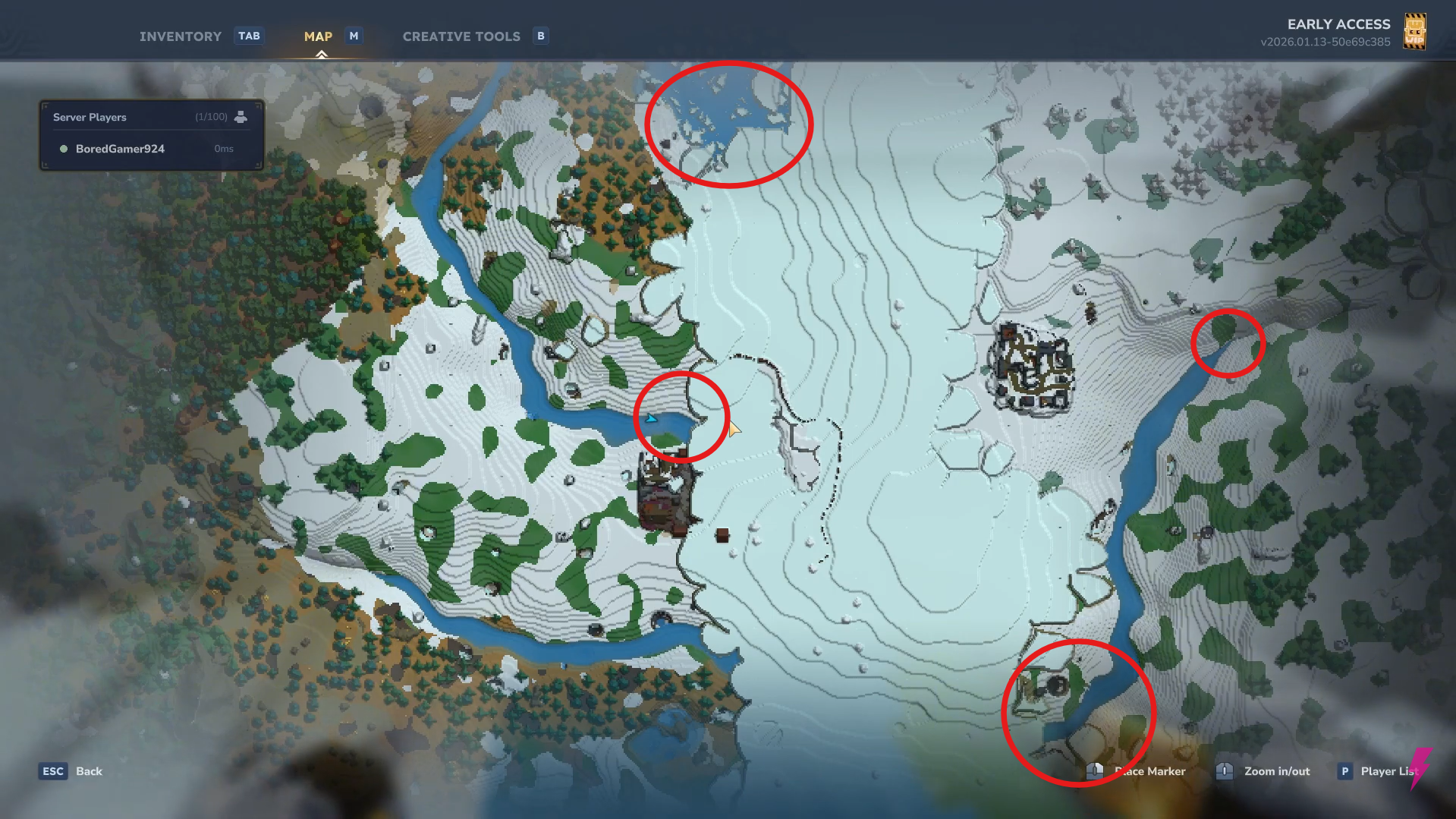
Task: Click the mouse icon beside Place Marker
Action: click(1094, 770)
